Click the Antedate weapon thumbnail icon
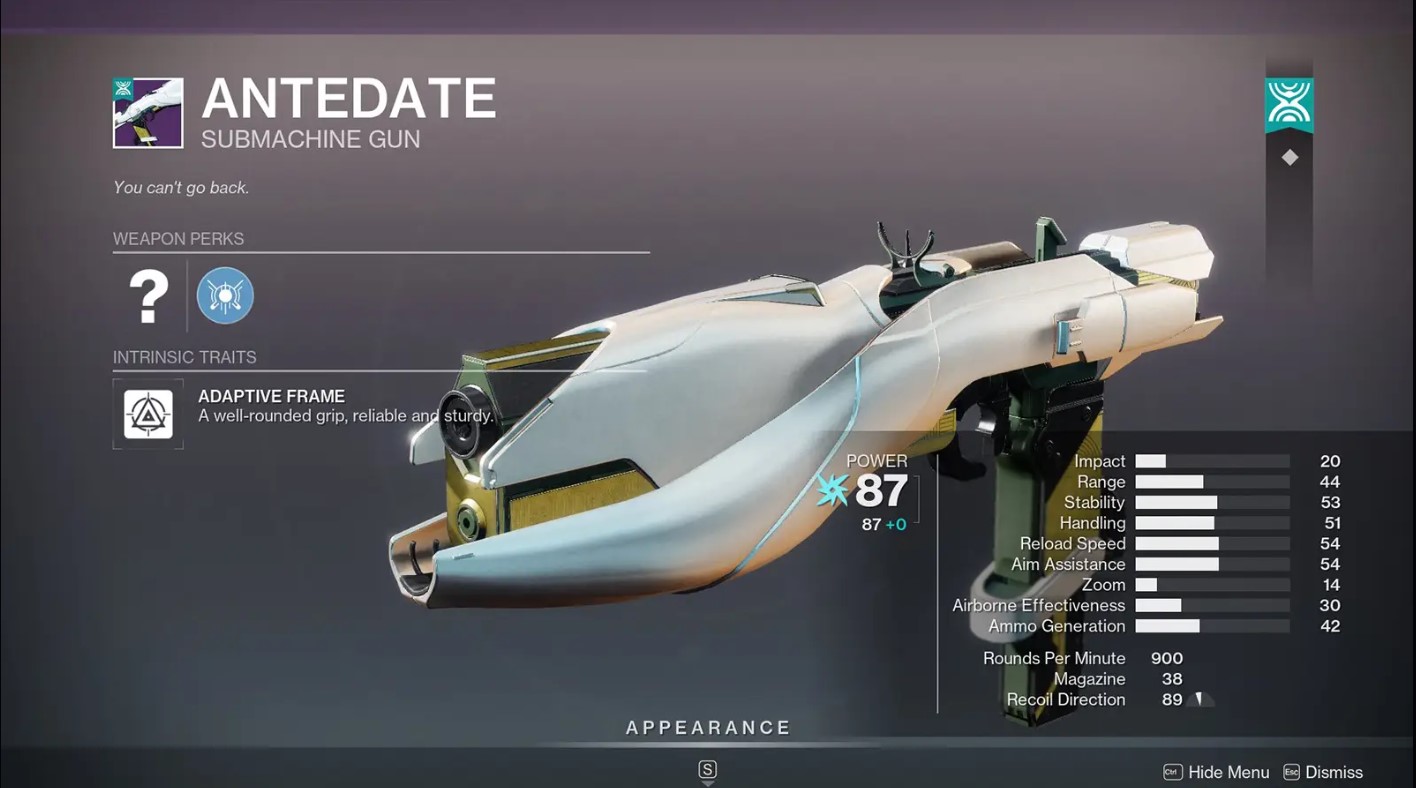 [x=148, y=113]
